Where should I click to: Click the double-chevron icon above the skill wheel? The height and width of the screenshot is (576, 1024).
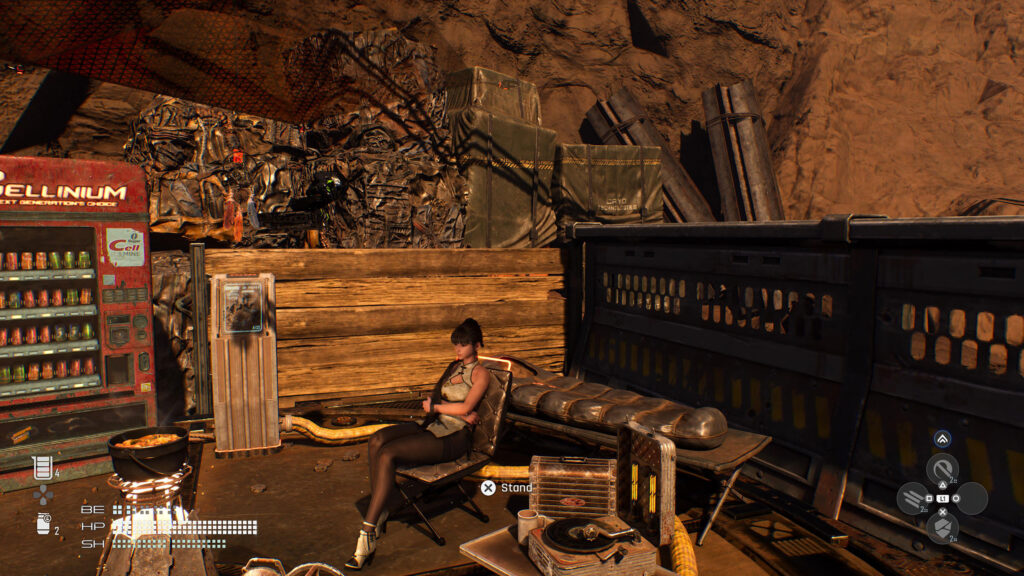tap(942, 438)
